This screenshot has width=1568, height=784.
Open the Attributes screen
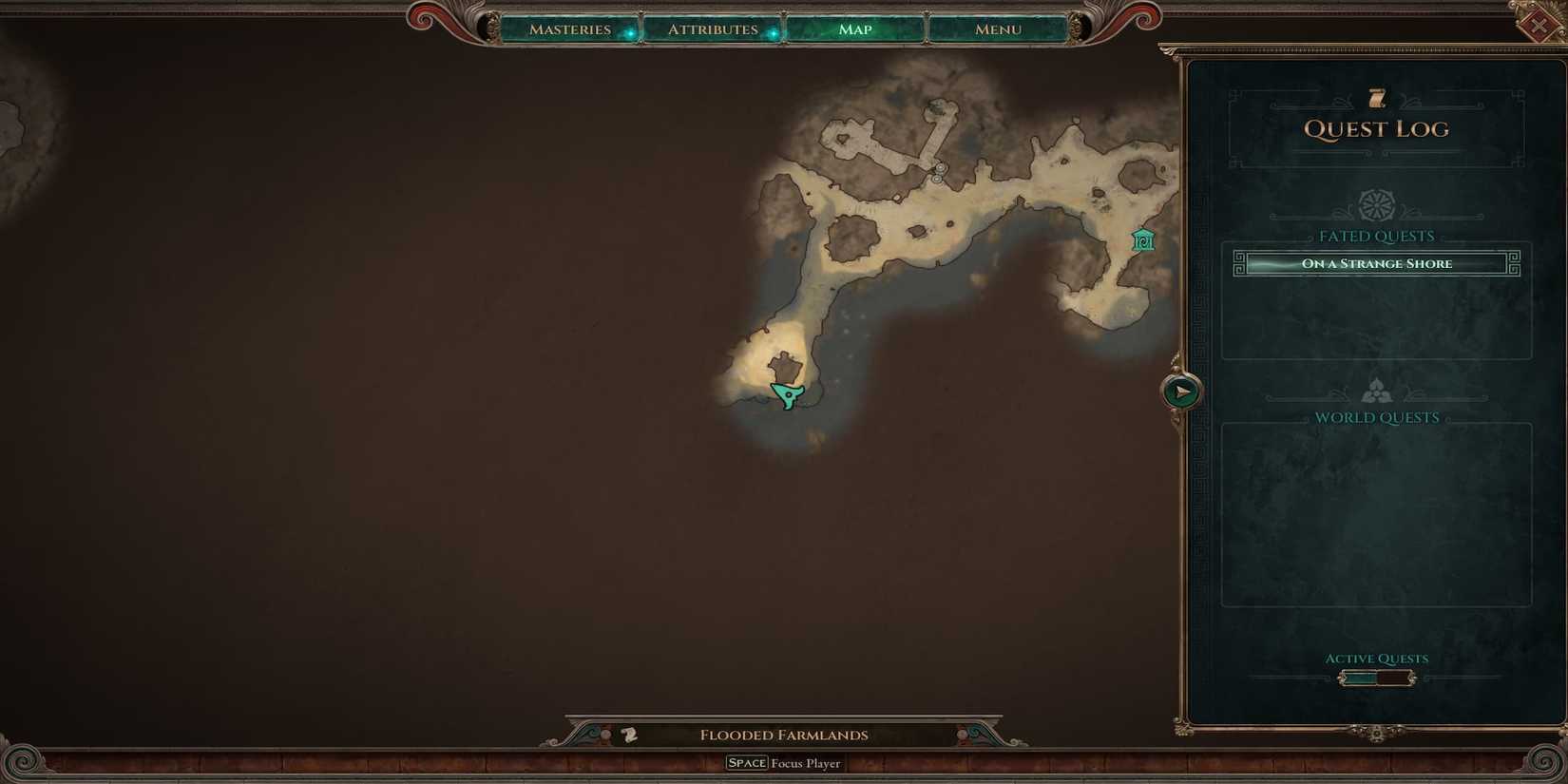[x=714, y=29]
